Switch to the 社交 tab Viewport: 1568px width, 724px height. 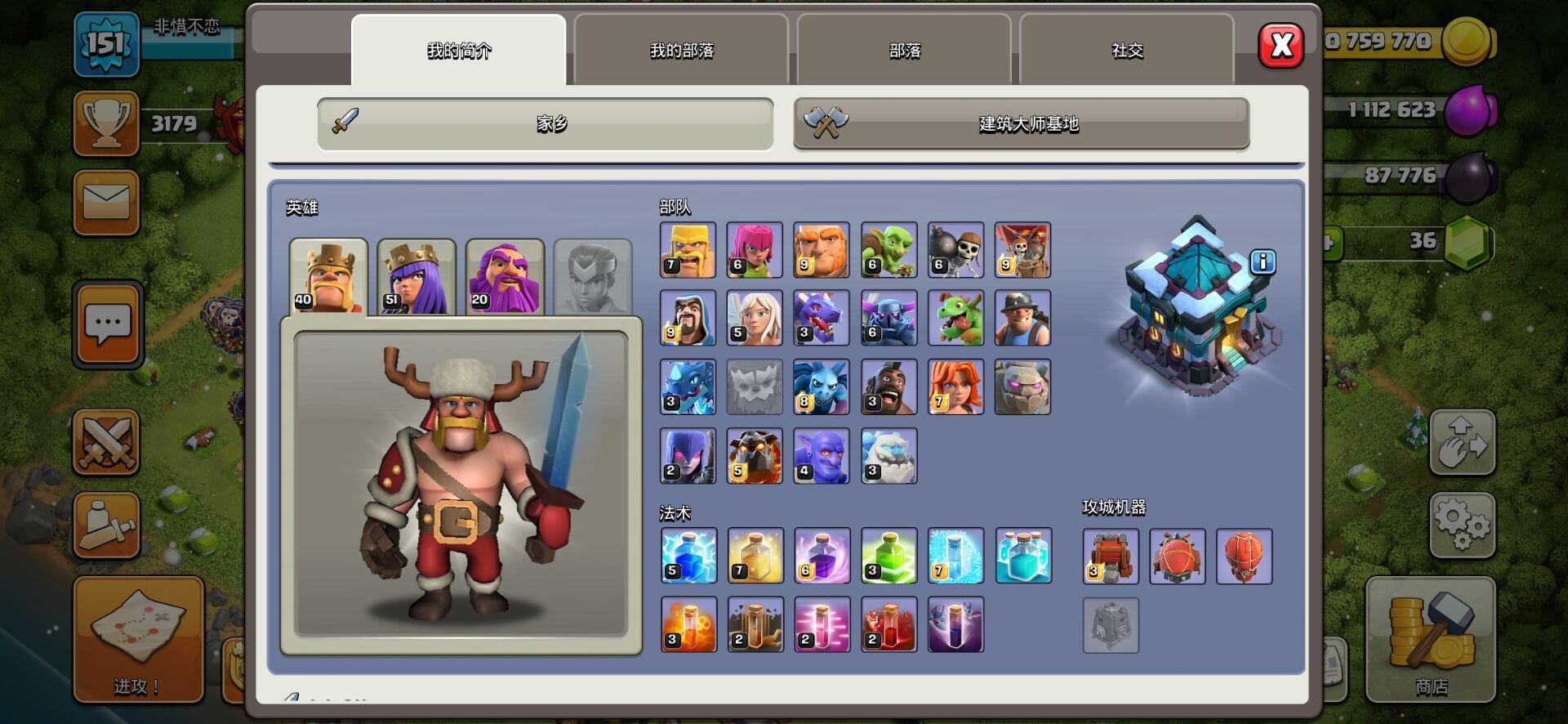[x=1127, y=51]
